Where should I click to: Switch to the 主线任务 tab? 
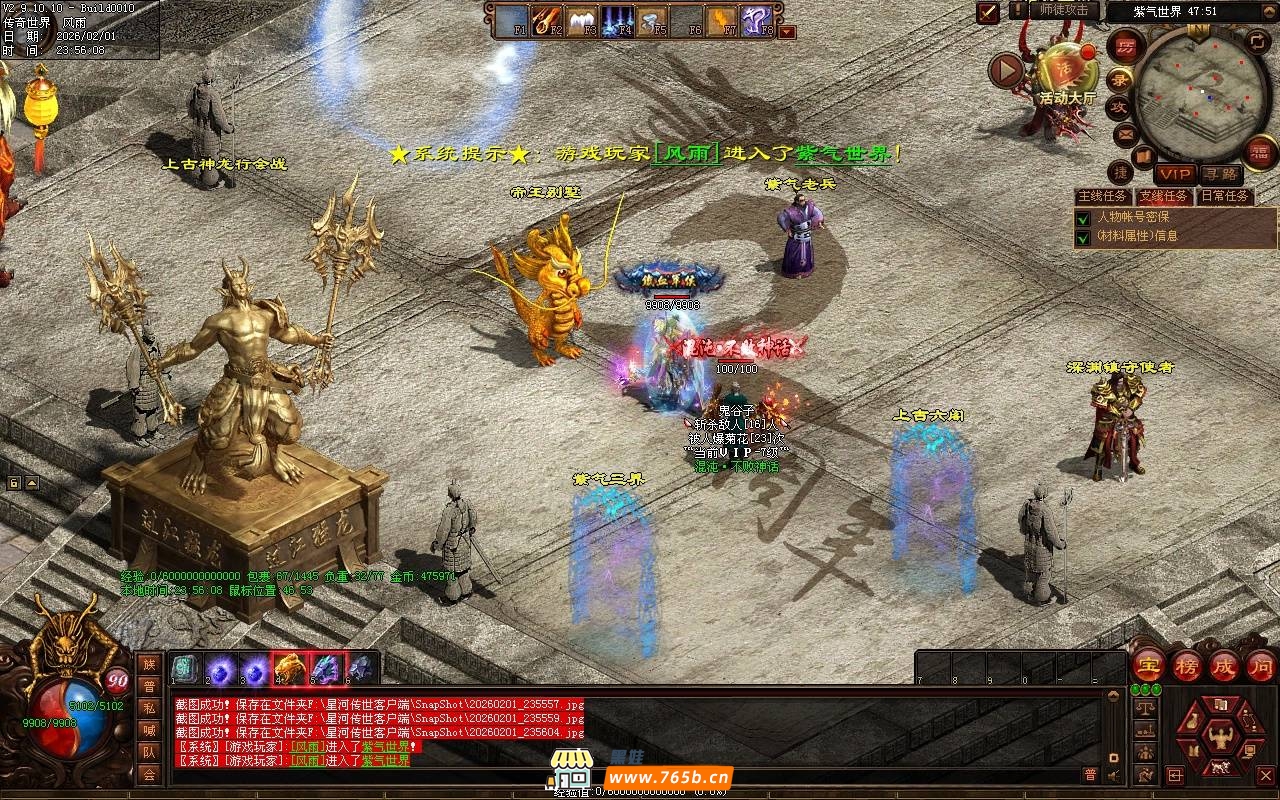click(x=1104, y=196)
